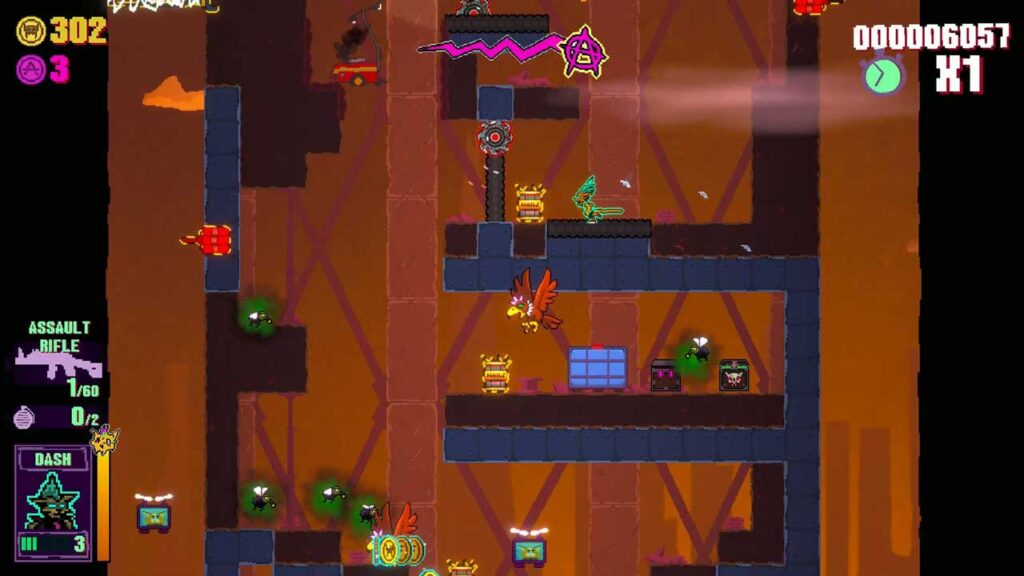Click the green stopwatch timer icon
1024x576 pixels.
coord(883,75)
